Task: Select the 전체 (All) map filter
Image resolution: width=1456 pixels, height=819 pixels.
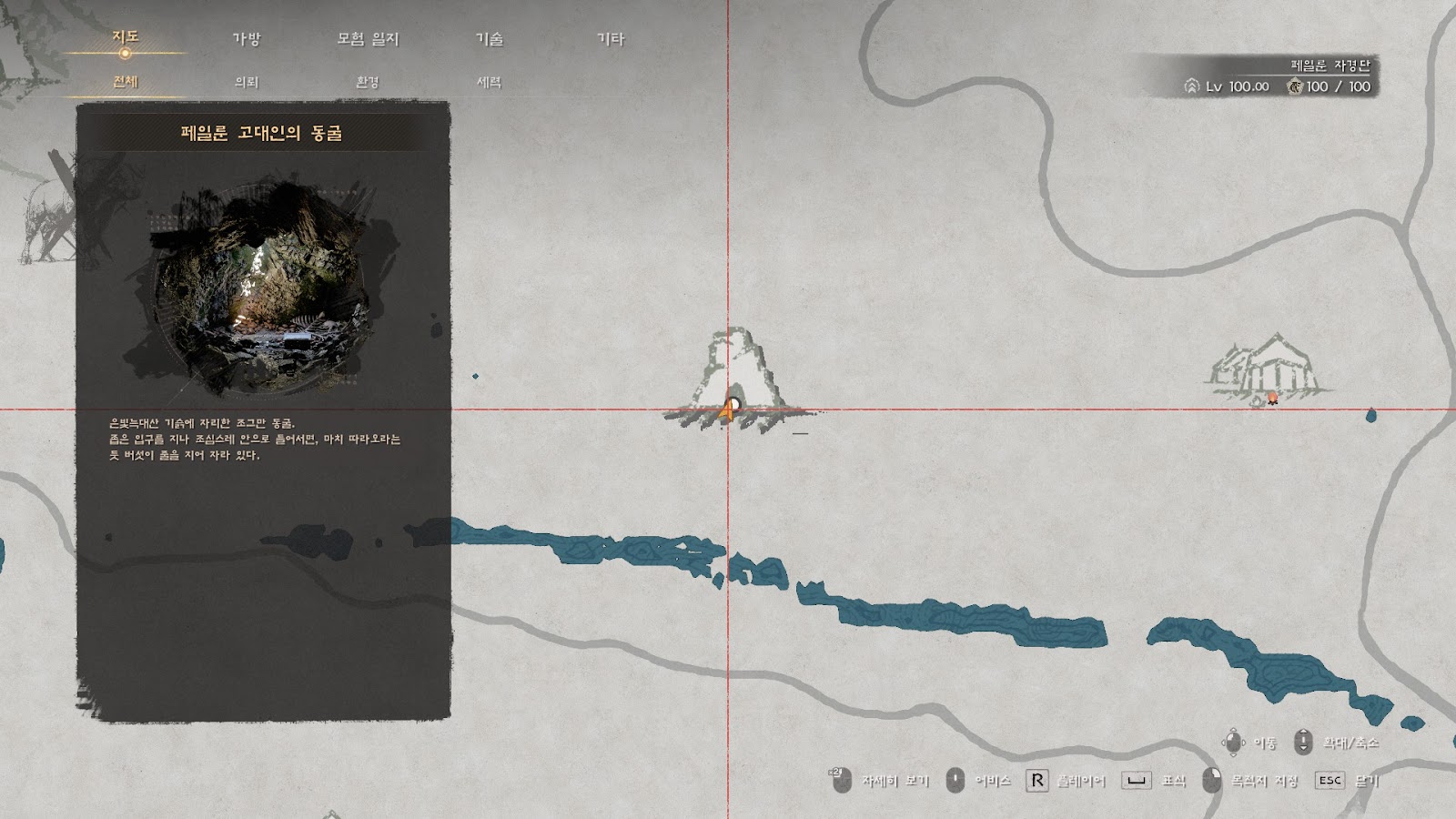Action: (126, 82)
